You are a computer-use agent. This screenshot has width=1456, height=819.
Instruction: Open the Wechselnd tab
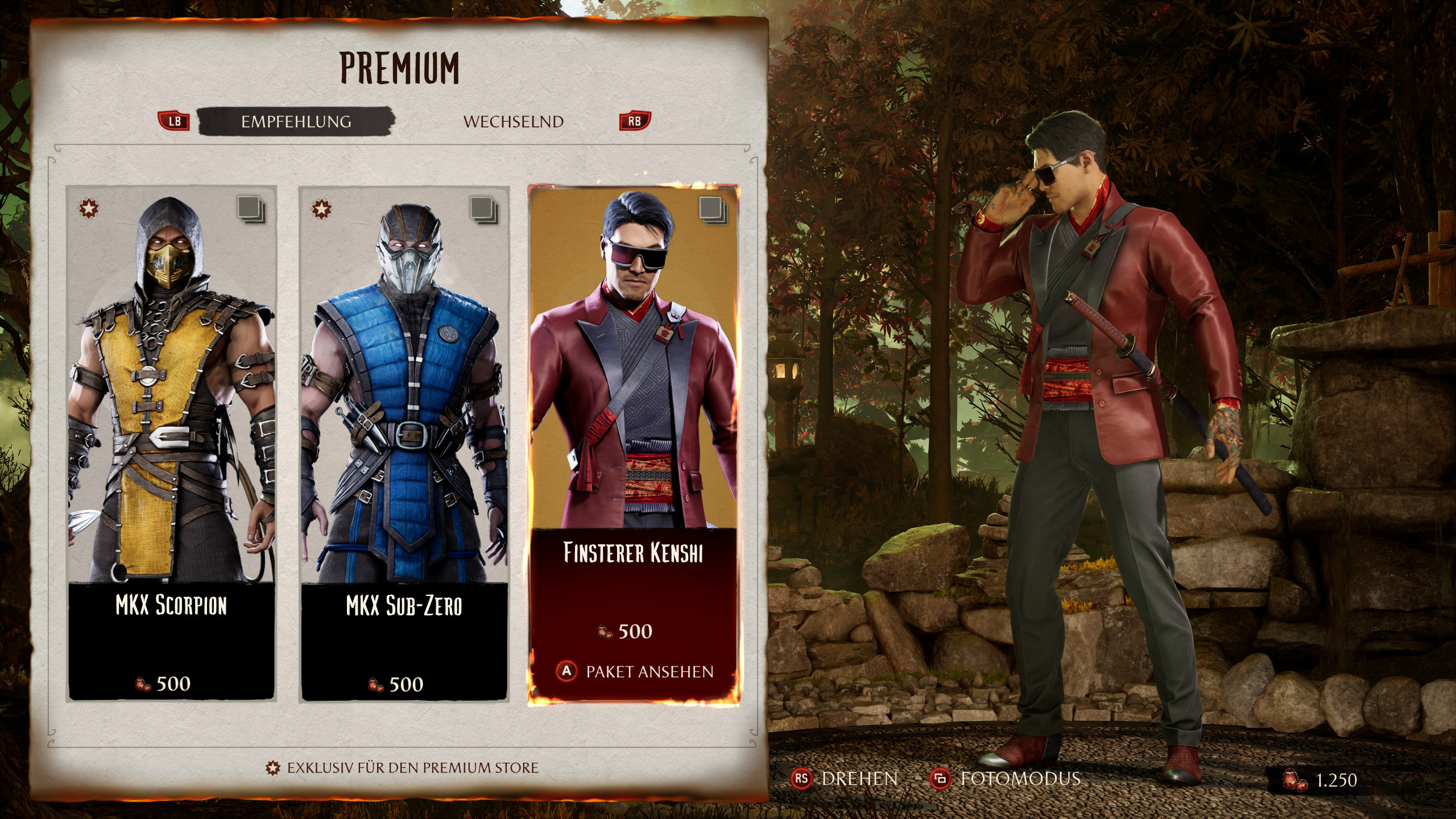pyautogui.click(x=513, y=122)
